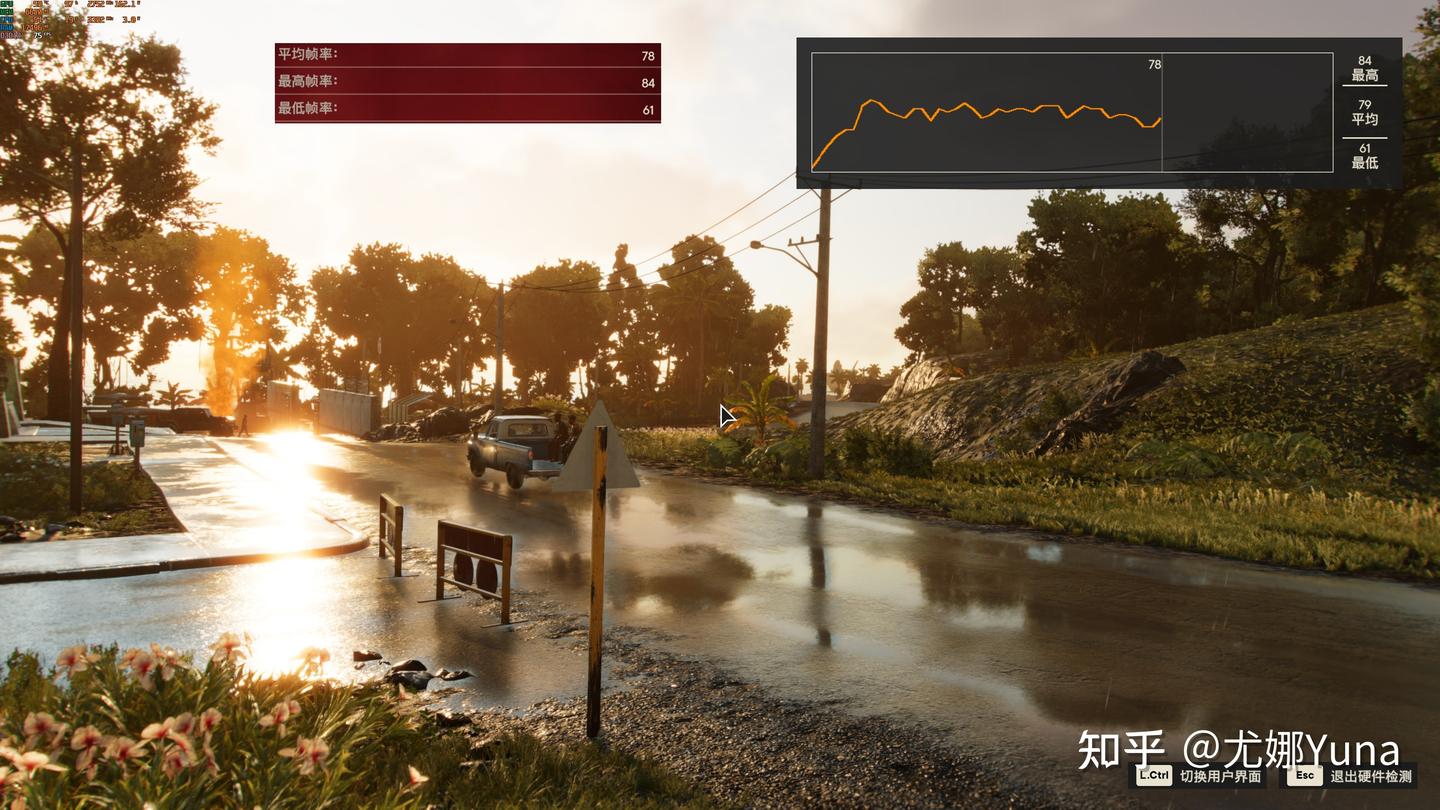This screenshot has width=1440, height=810.
Task: Click the 切换用户界面 toggle UI button
Action: coord(1200,776)
